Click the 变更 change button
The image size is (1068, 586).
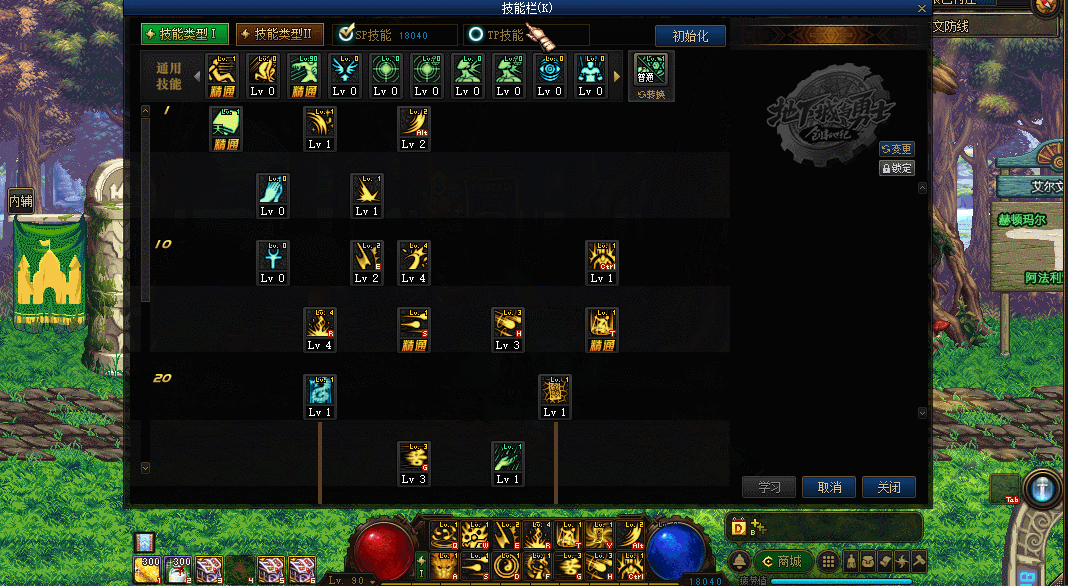[x=896, y=149]
